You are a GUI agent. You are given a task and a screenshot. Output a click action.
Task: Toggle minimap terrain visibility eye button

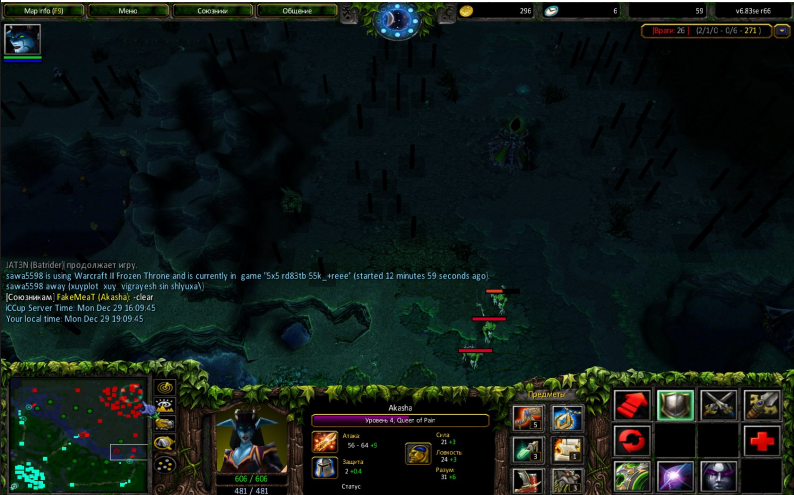pyautogui.click(x=164, y=405)
